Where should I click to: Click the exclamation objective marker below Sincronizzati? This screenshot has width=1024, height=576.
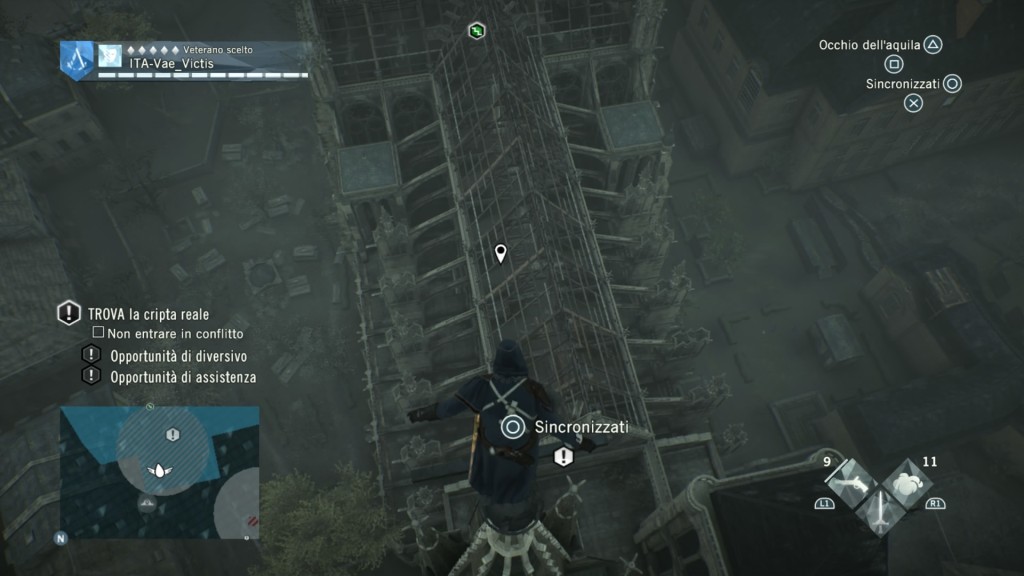(x=563, y=457)
